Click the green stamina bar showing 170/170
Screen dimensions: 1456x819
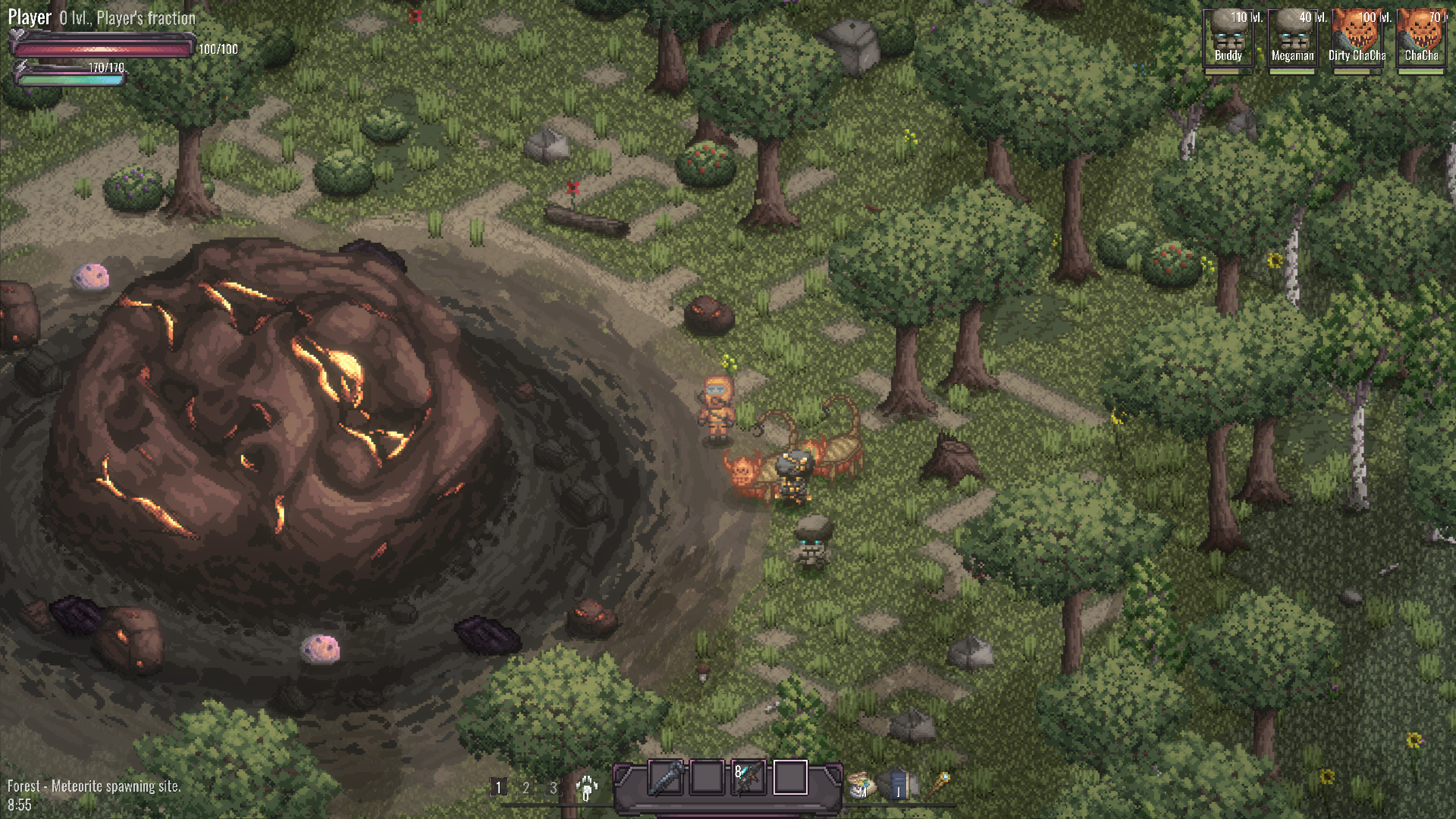point(71,81)
